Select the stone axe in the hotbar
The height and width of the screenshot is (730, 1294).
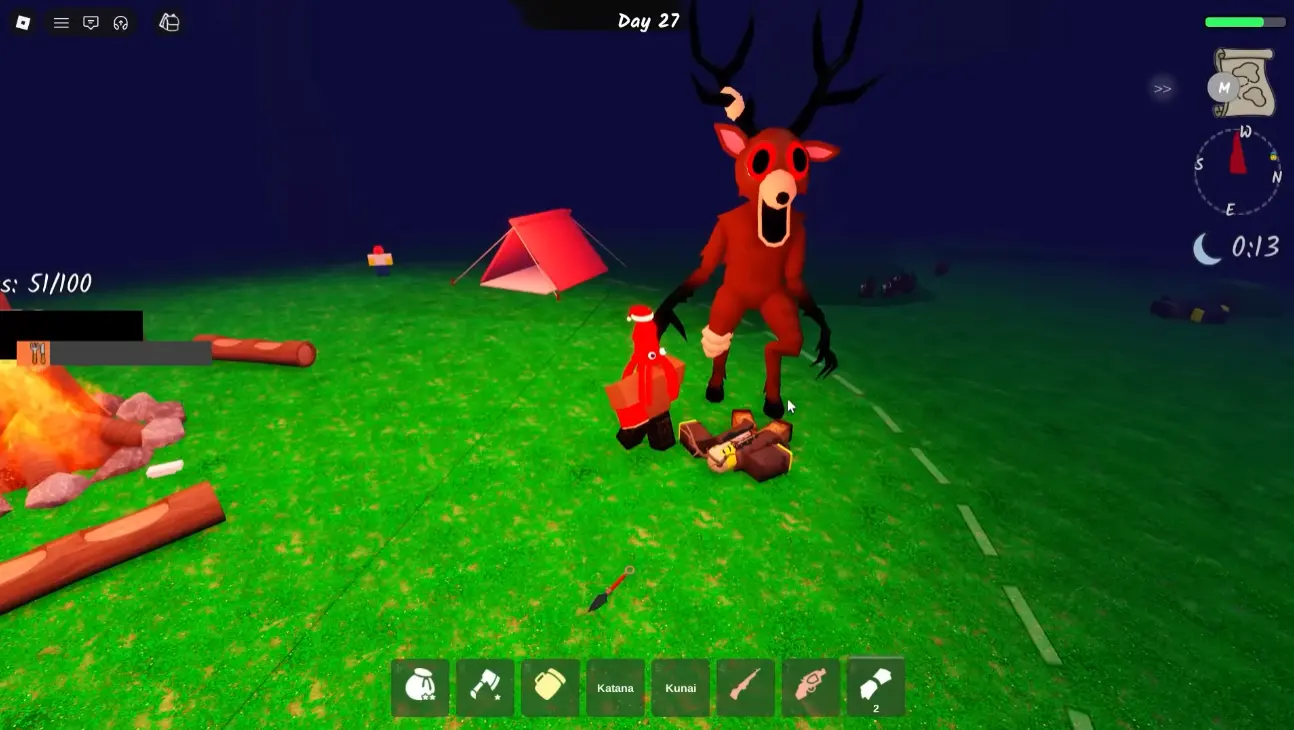pyautogui.click(x=485, y=687)
